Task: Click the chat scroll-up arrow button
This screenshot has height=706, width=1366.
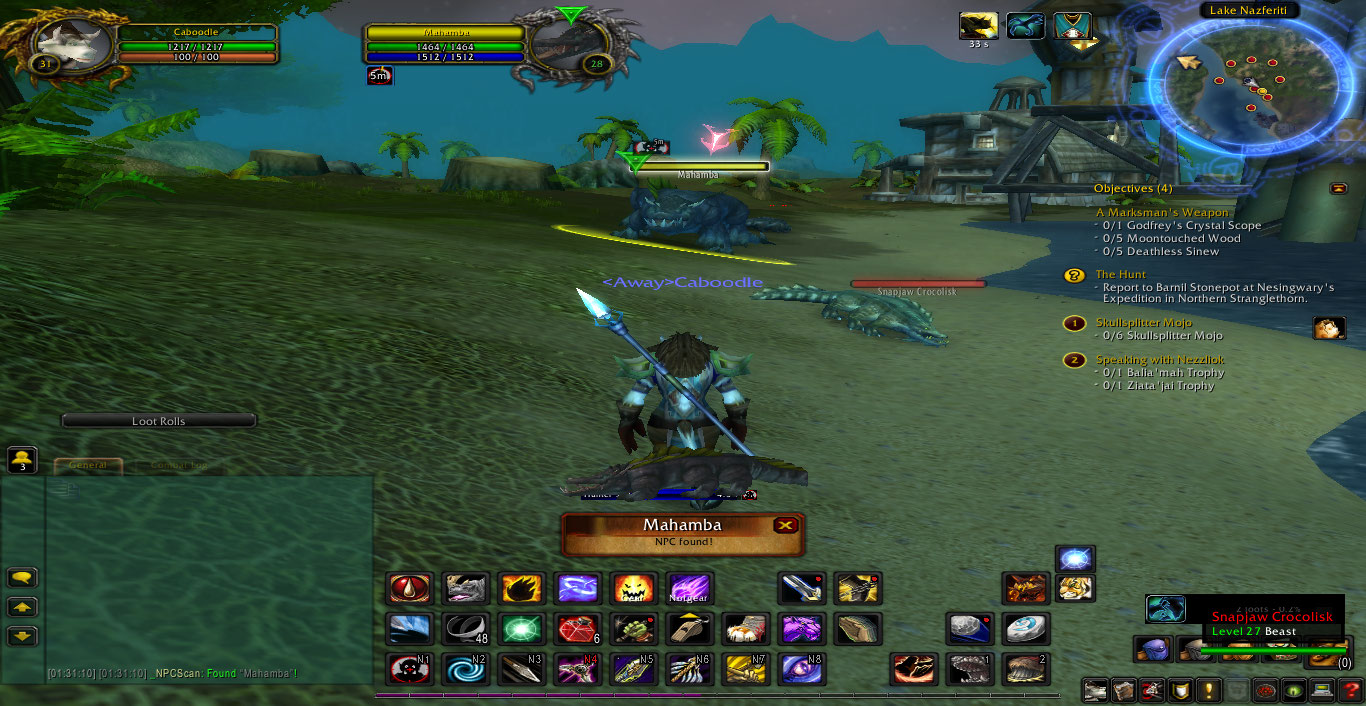Action: 22,607
